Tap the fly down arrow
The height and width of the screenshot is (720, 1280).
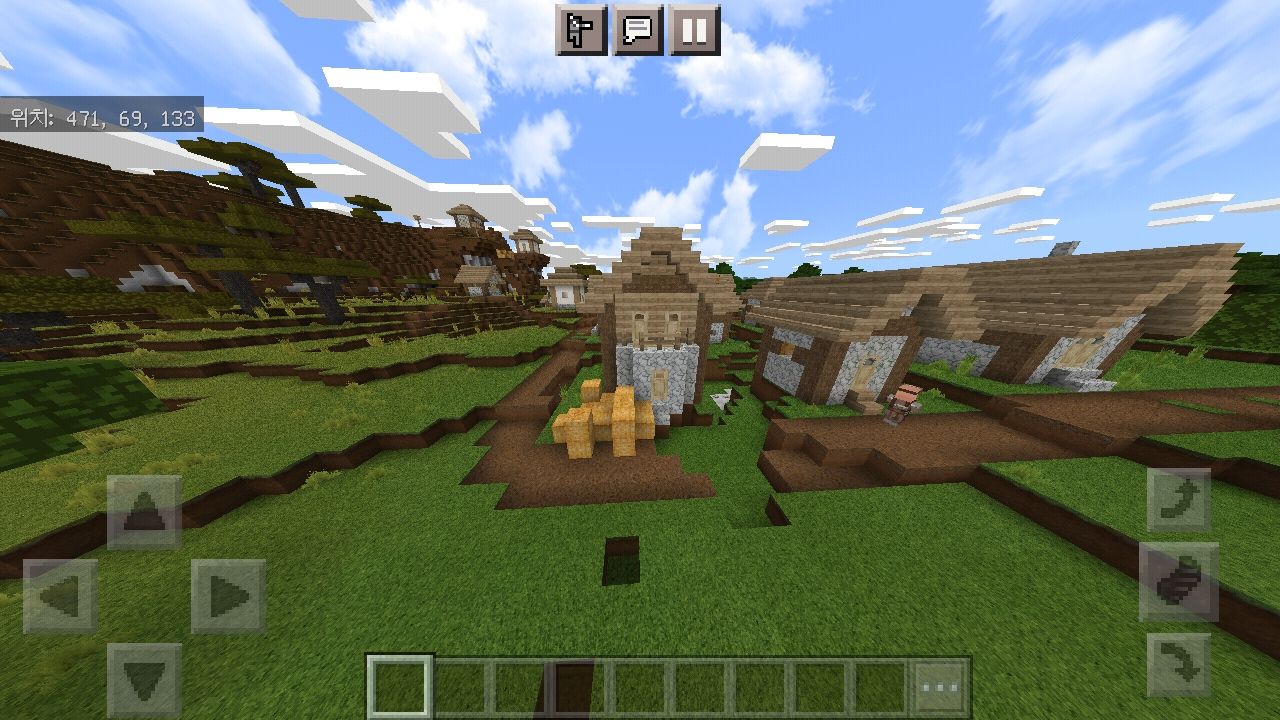tap(1178, 664)
